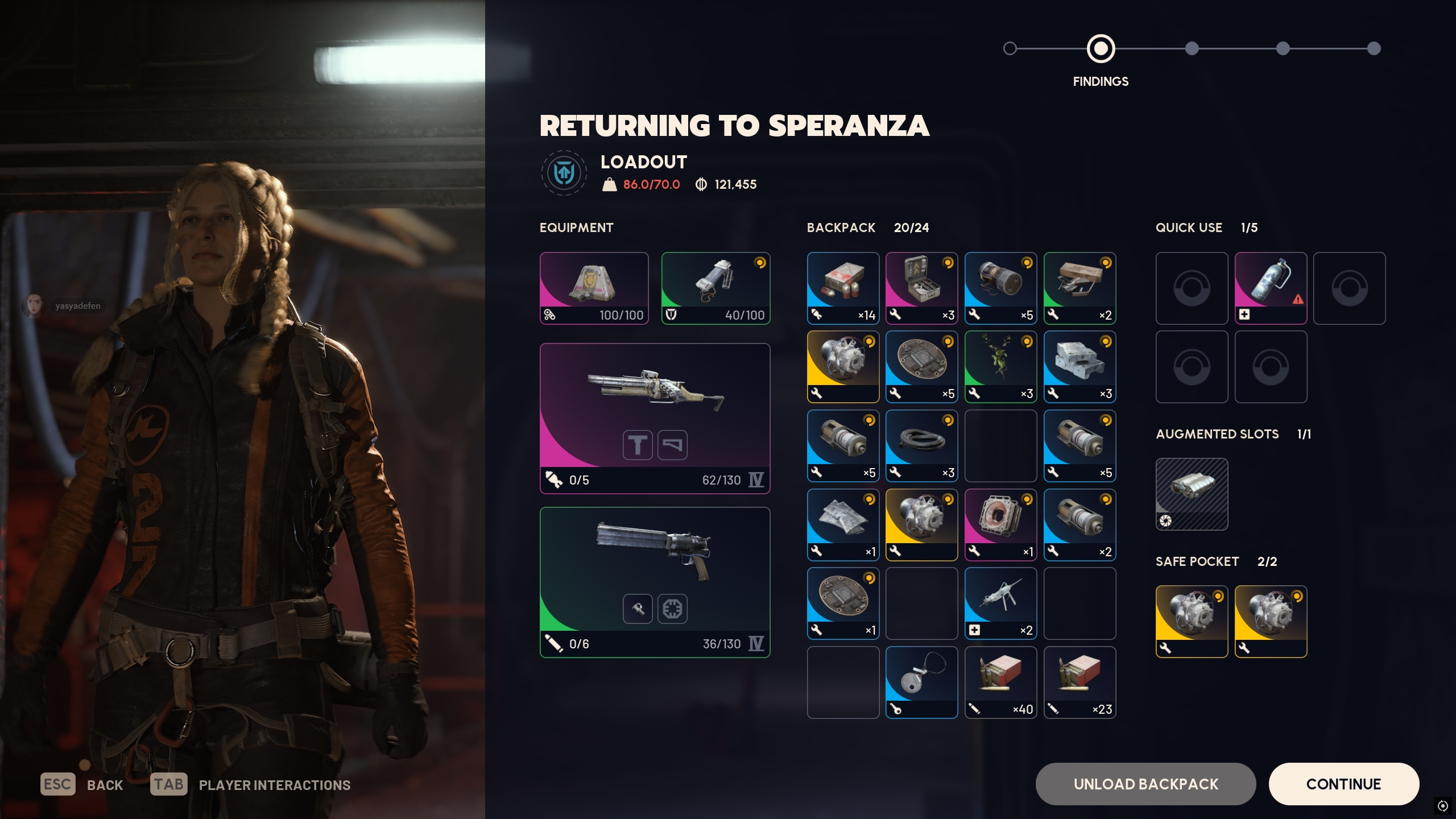Viewport: 1456px width, 819px height.
Task: Select the ammo box stack of 40
Action: click(x=1000, y=682)
